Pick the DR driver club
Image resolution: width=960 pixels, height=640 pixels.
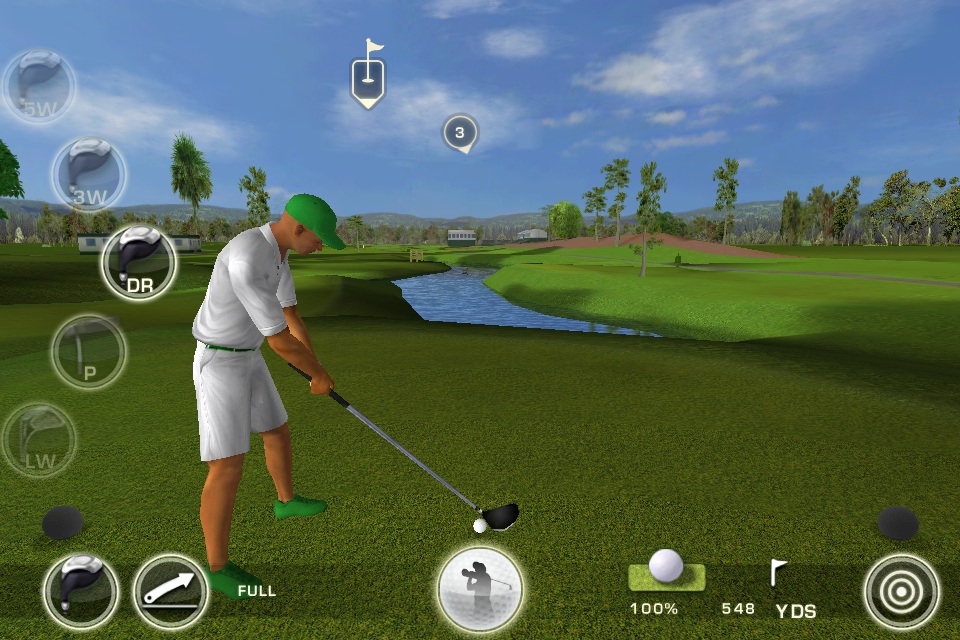[139, 263]
